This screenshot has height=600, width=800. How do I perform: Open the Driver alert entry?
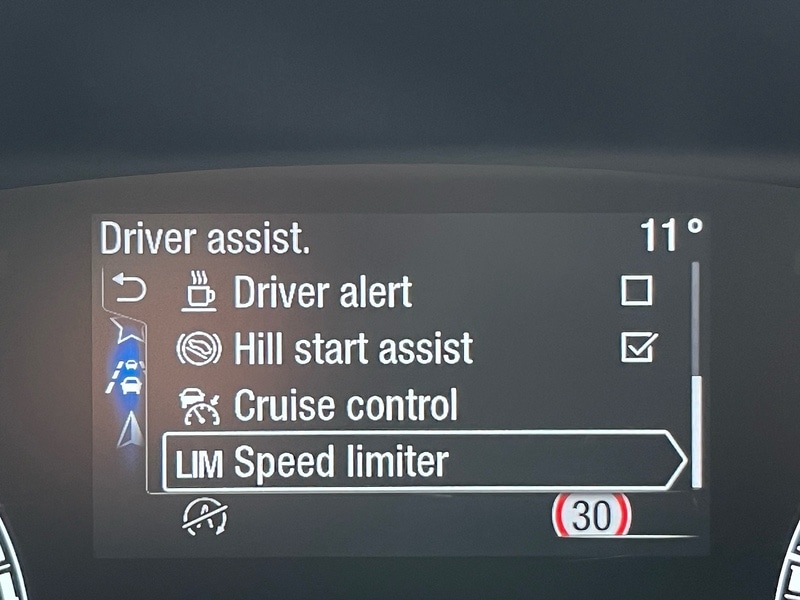click(322, 292)
